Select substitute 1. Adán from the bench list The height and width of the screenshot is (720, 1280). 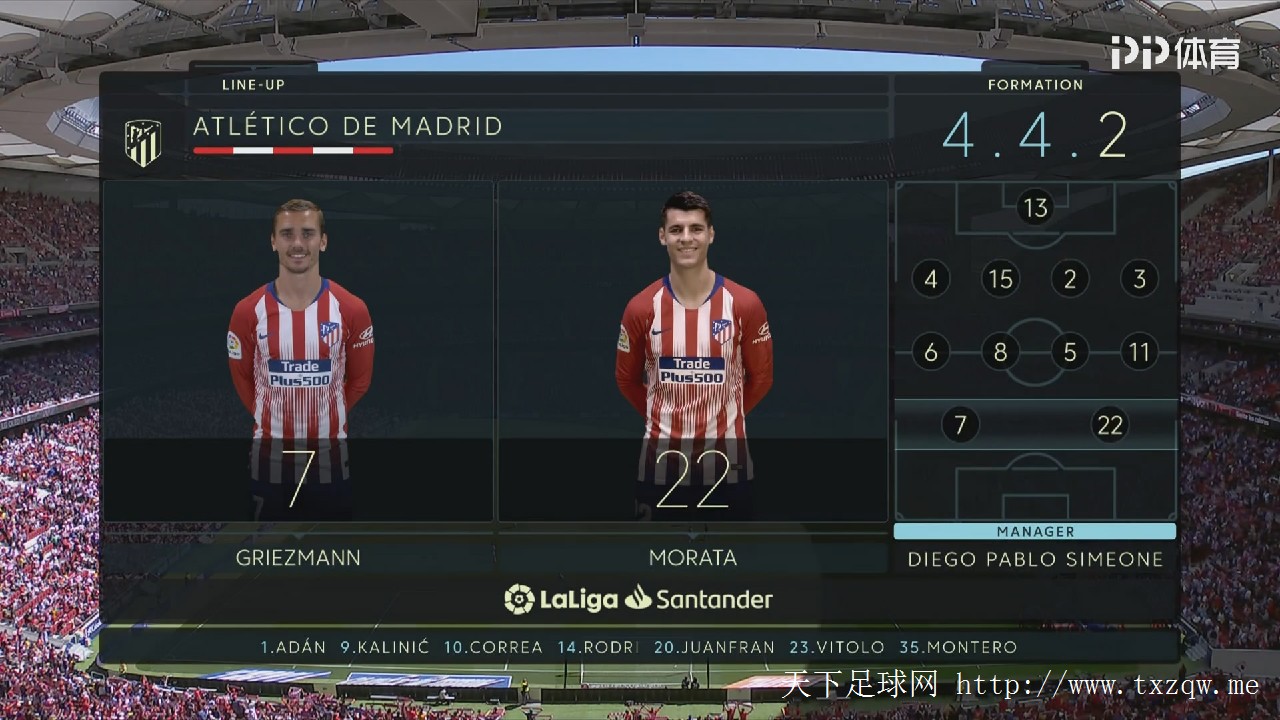pos(293,647)
